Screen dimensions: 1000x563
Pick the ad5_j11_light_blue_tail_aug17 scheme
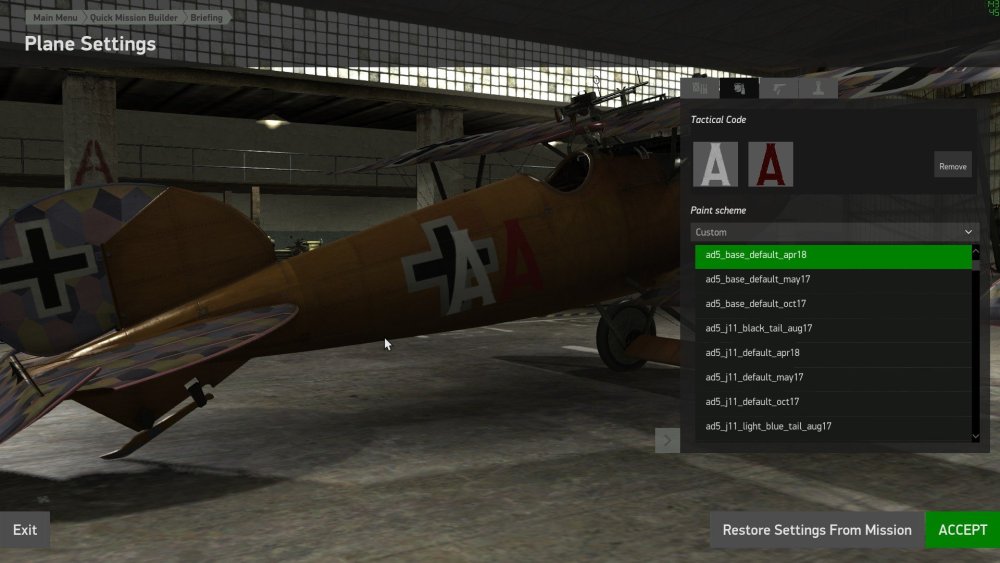tap(834, 427)
